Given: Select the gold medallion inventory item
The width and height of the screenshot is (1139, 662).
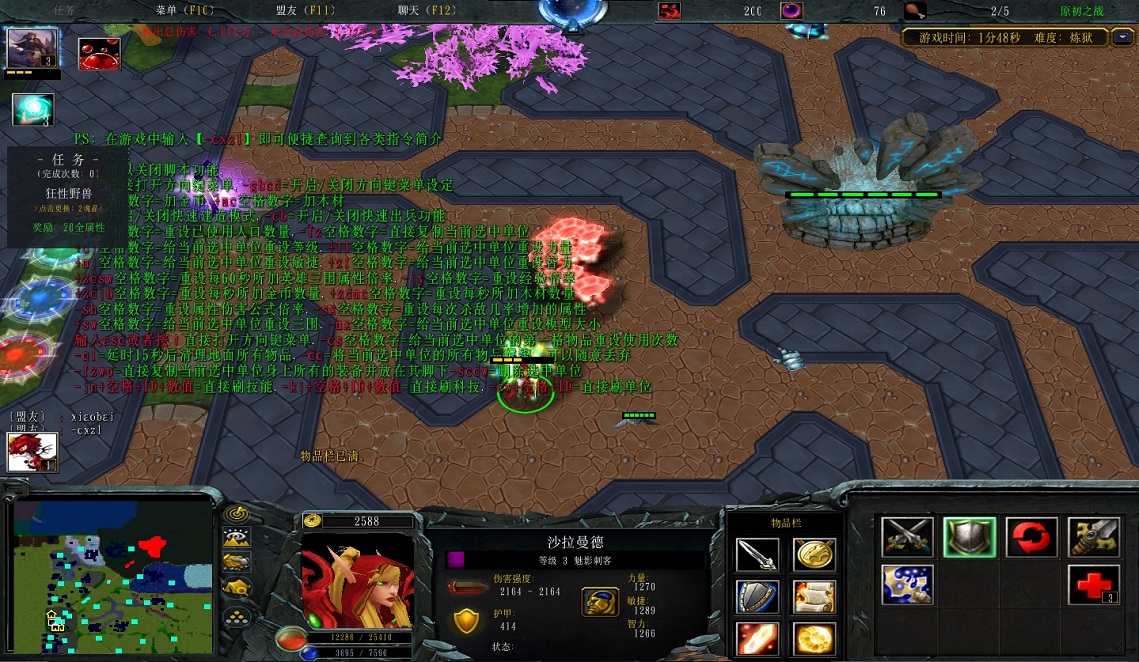Looking at the screenshot, I should [x=814, y=554].
